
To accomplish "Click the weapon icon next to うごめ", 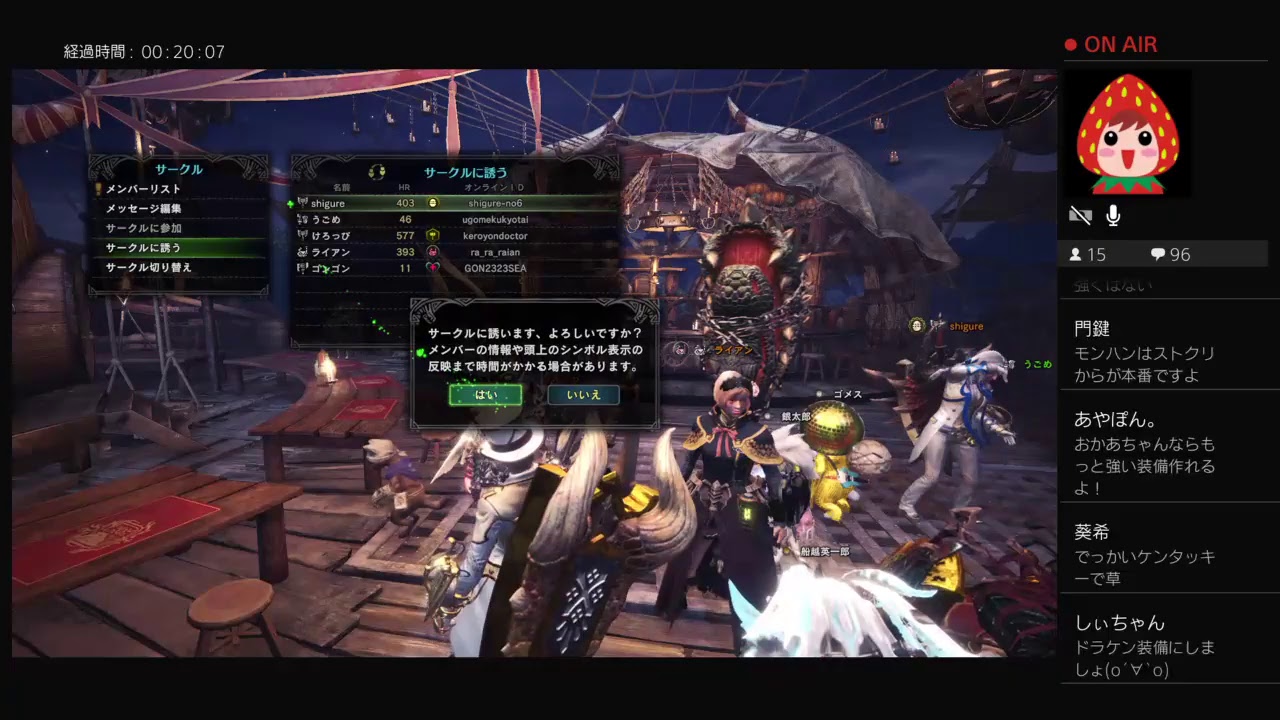I will click(x=301, y=219).
